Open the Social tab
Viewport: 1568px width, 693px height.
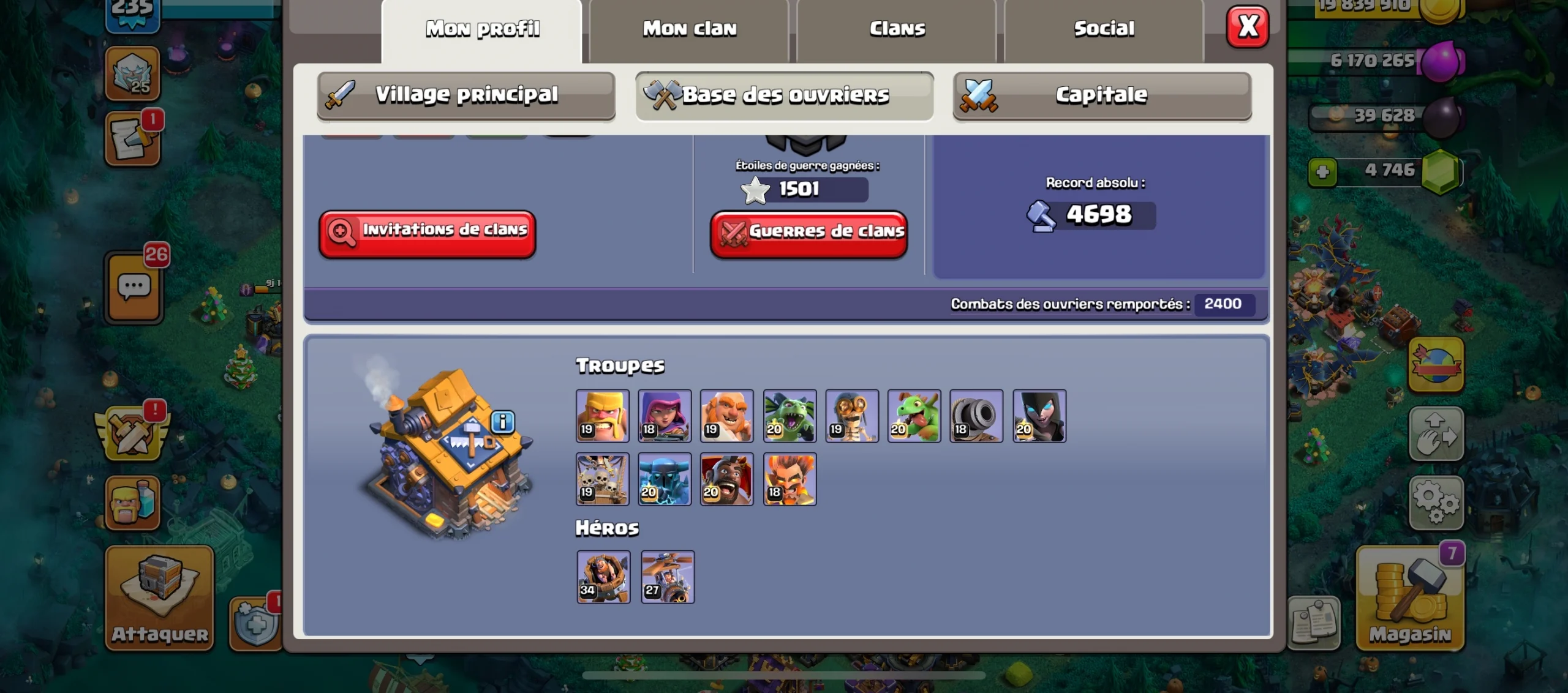[x=1104, y=28]
